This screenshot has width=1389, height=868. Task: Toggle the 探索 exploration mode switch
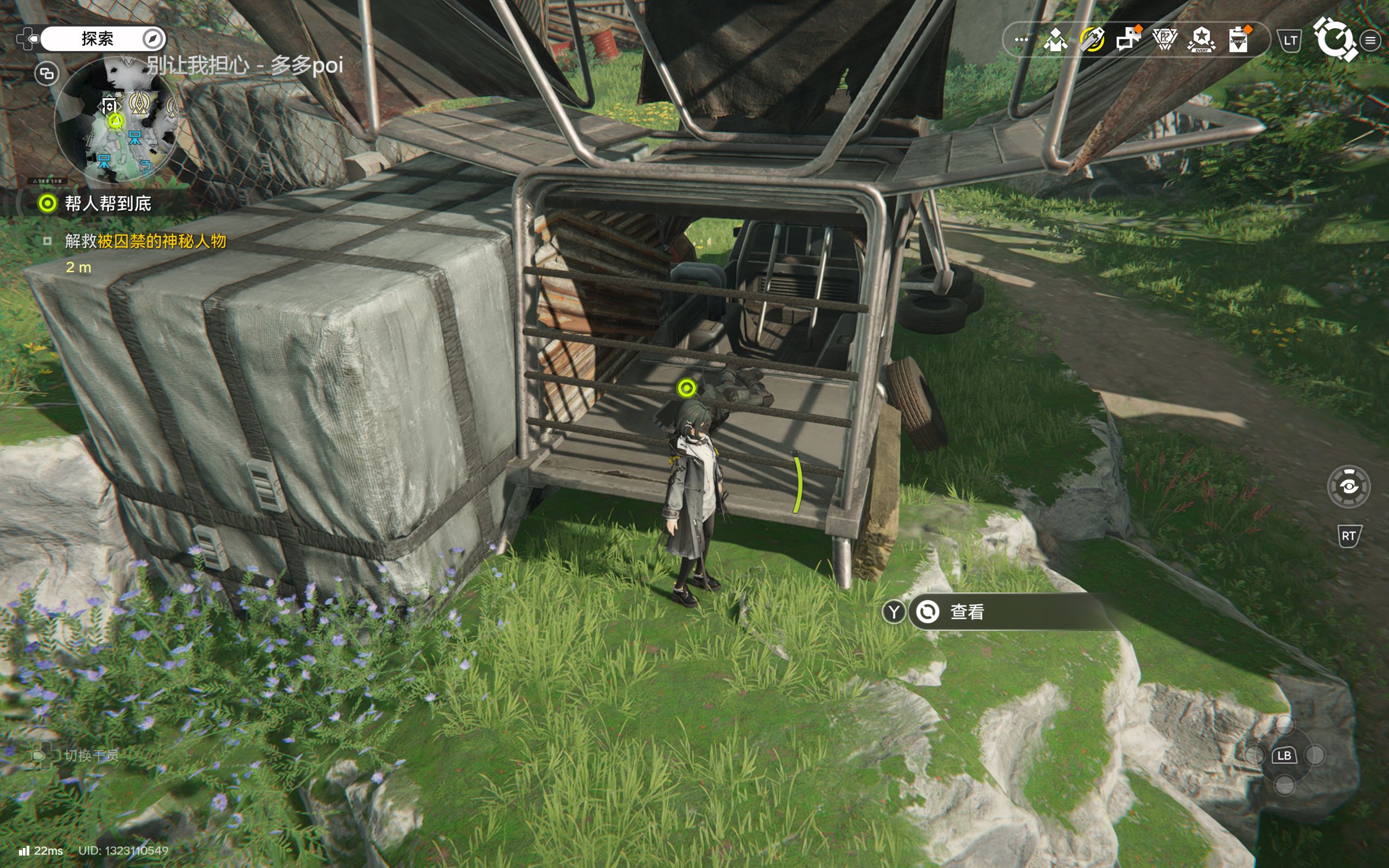point(103,39)
